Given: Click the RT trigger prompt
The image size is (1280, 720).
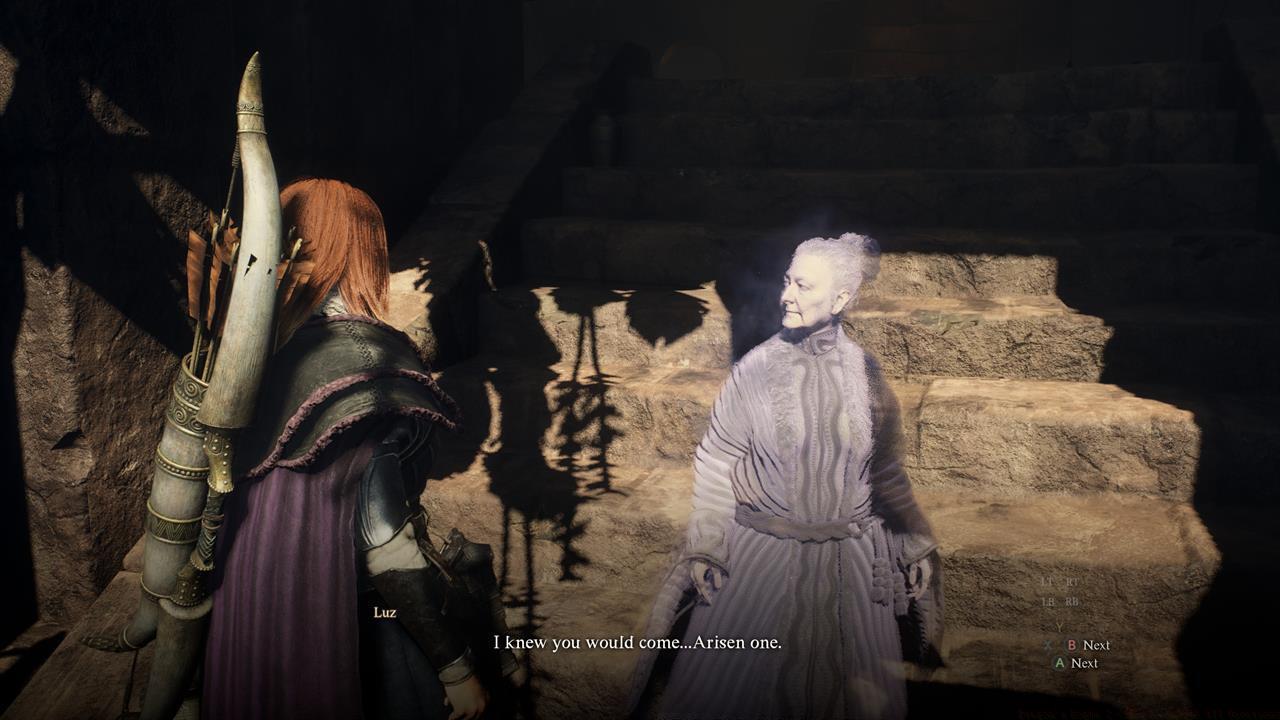Looking at the screenshot, I should click(1072, 581).
